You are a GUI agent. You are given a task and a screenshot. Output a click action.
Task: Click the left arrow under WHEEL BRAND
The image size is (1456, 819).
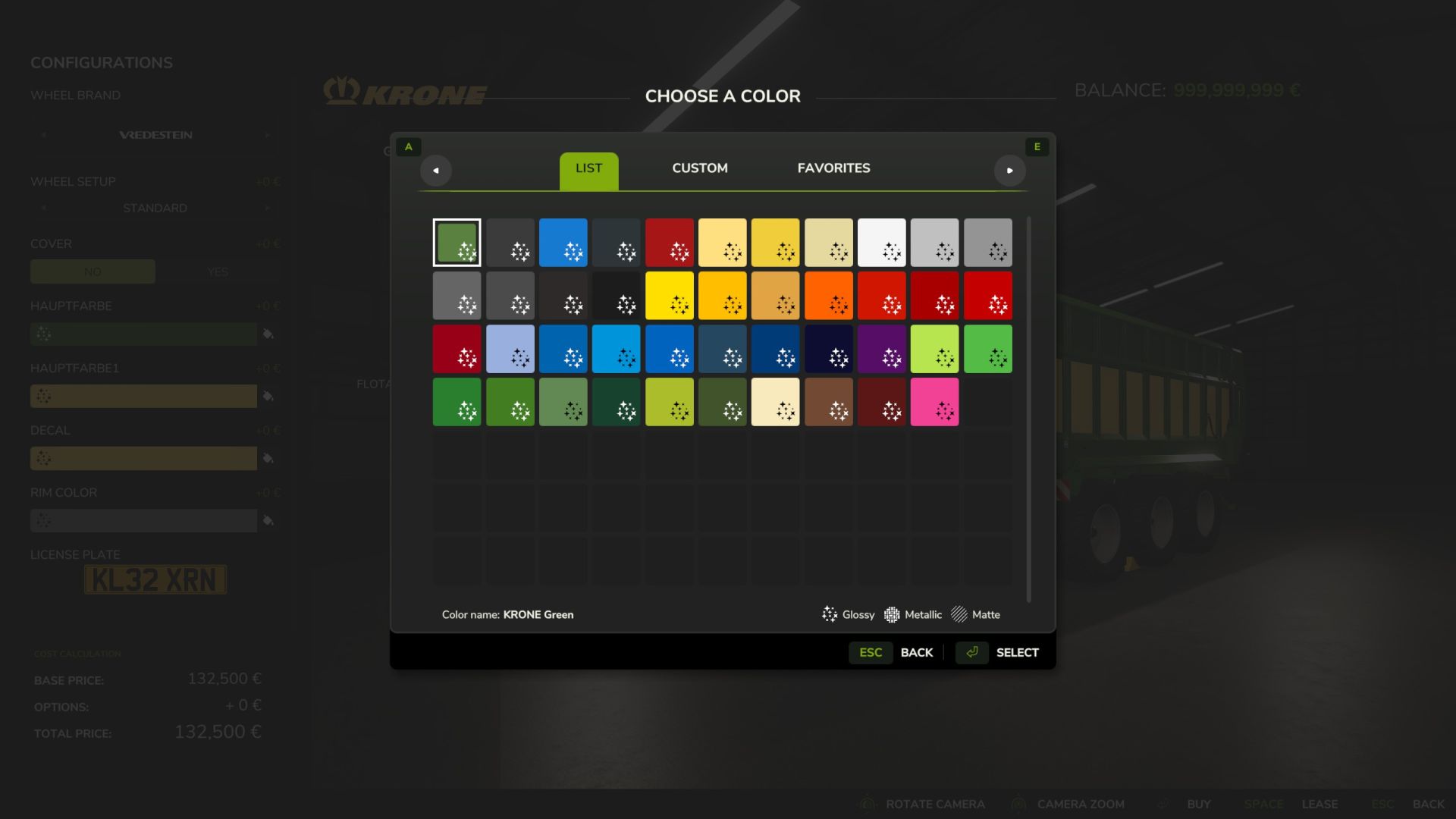[43, 134]
